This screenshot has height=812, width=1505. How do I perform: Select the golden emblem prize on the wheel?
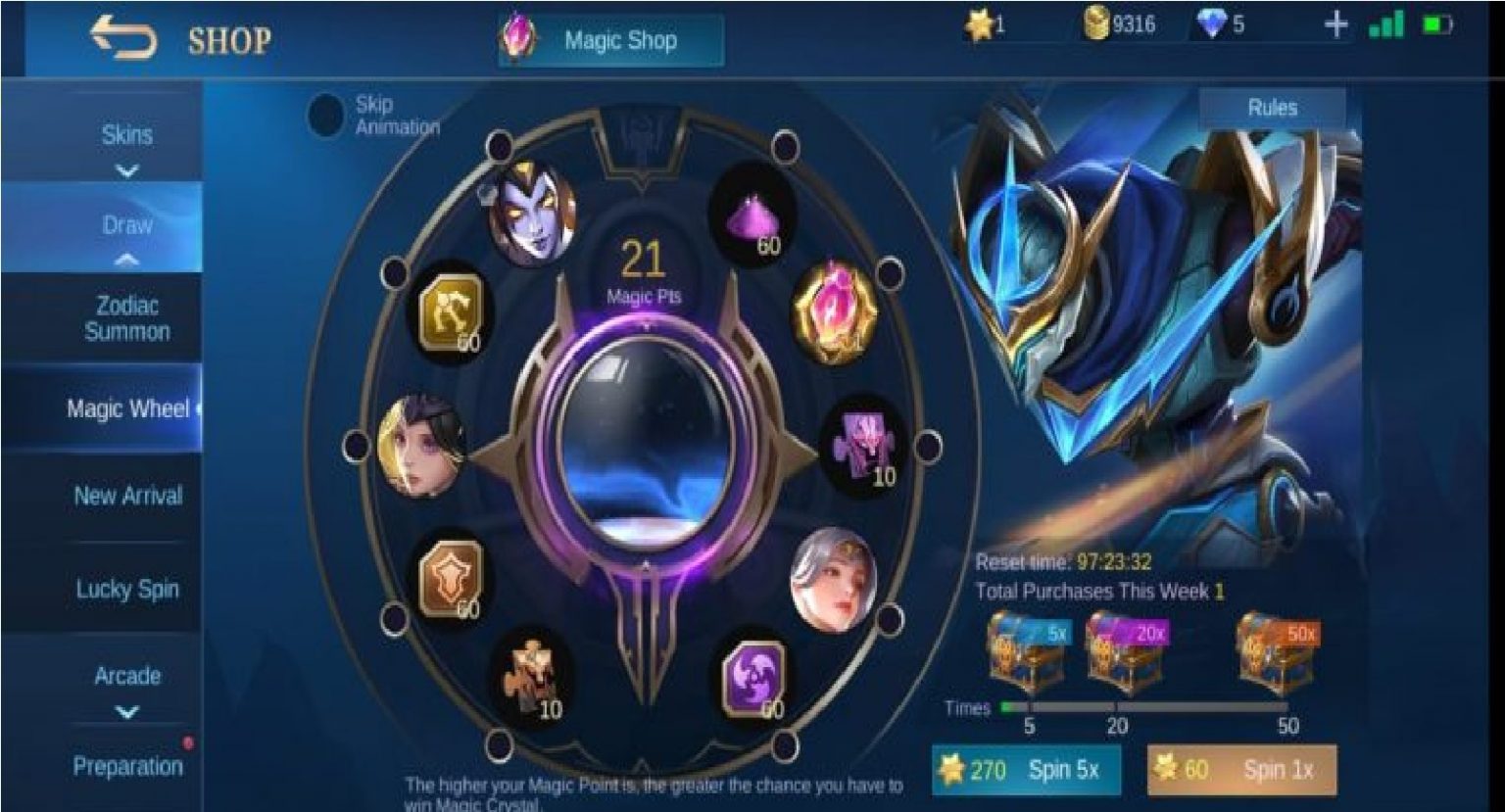451,313
